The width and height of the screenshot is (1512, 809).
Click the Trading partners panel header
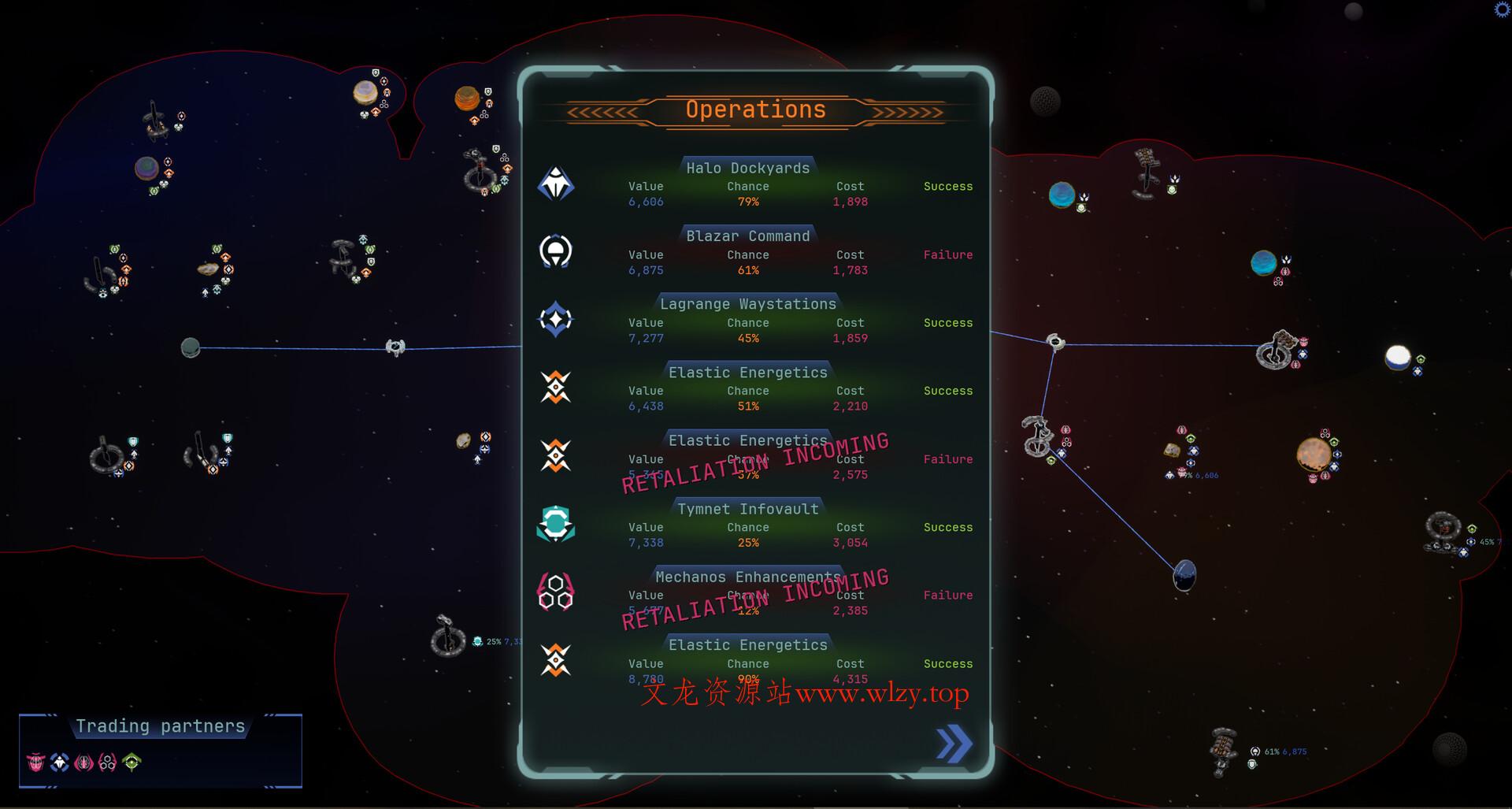tap(160, 726)
